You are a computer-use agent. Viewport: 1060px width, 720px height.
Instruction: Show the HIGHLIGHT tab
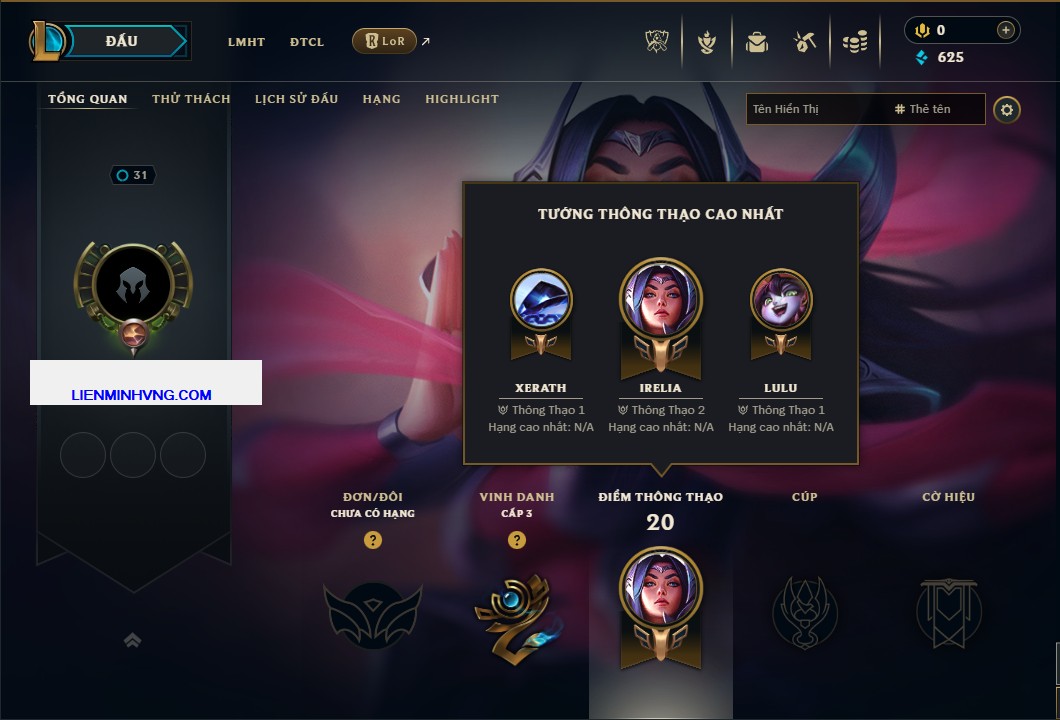pyautogui.click(x=461, y=99)
